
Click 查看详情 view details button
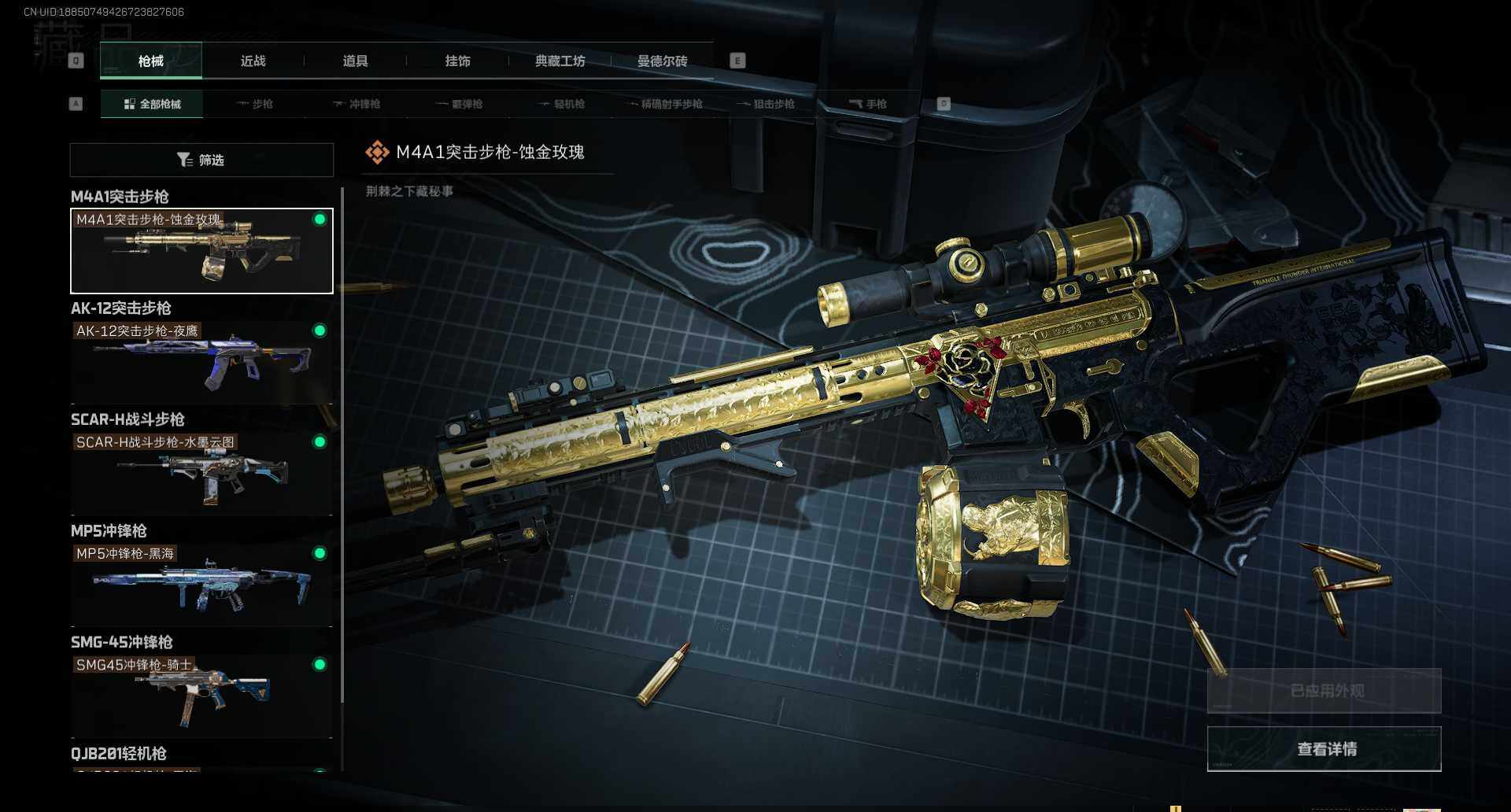coord(1324,749)
